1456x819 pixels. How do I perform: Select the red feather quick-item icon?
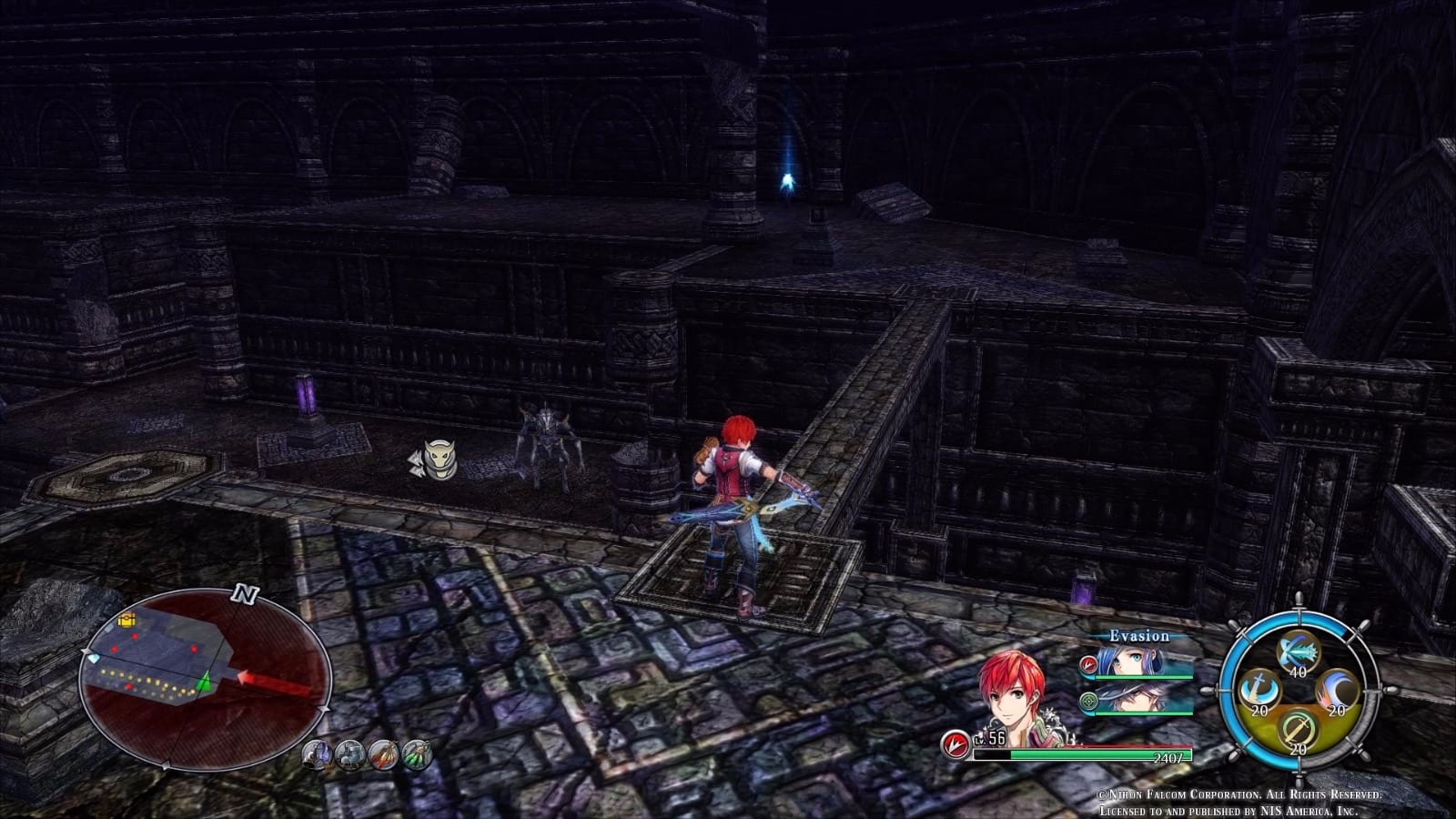tap(384, 753)
